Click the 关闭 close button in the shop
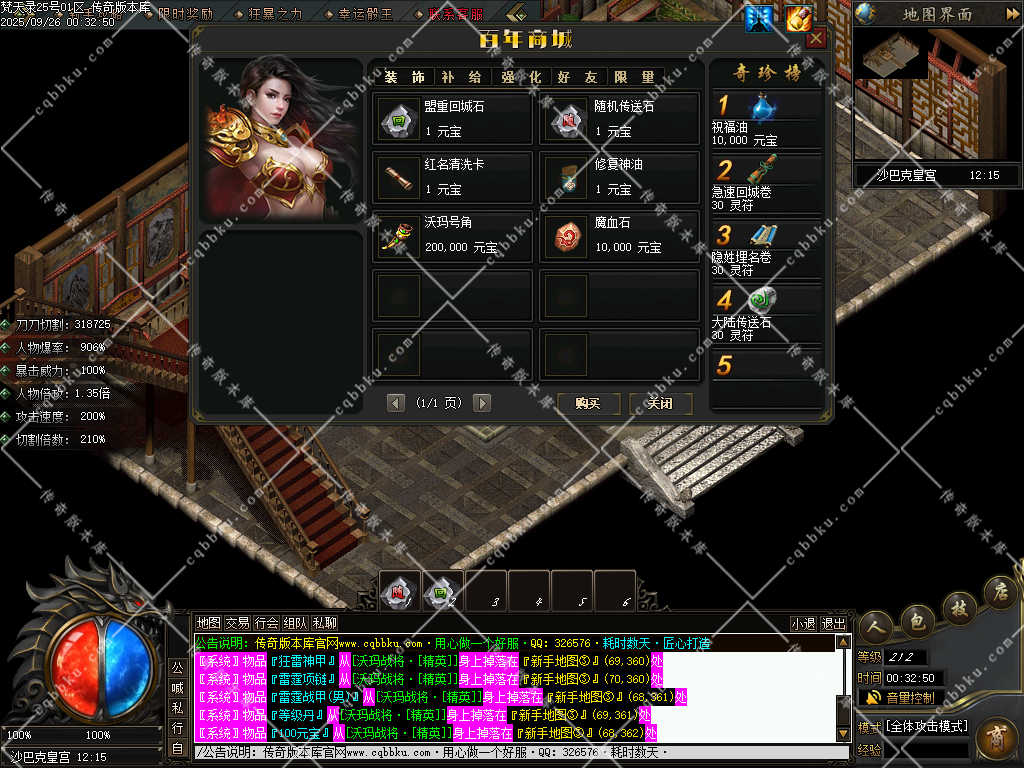The image size is (1024, 768). click(660, 403)
